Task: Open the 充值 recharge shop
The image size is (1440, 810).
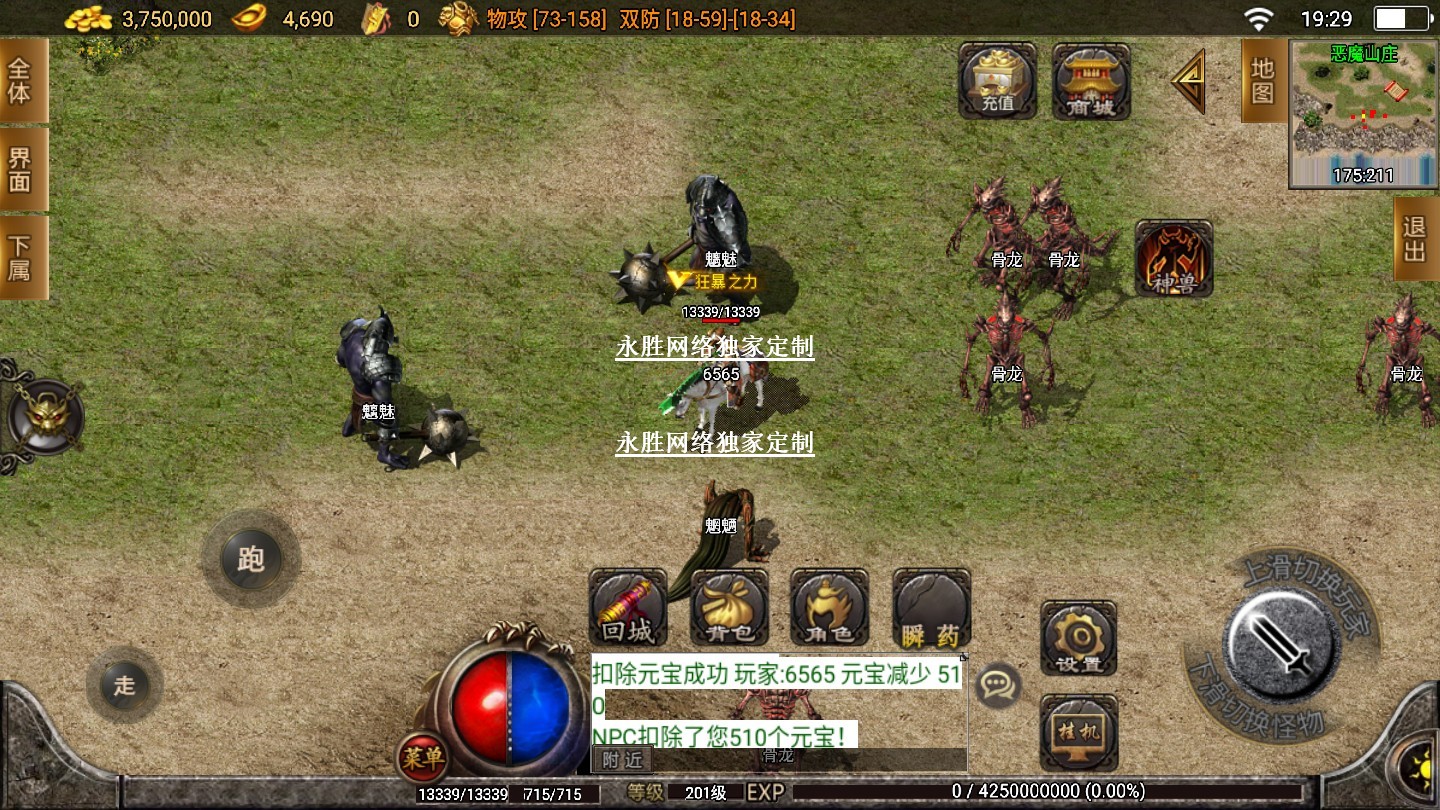Action: 997,80
